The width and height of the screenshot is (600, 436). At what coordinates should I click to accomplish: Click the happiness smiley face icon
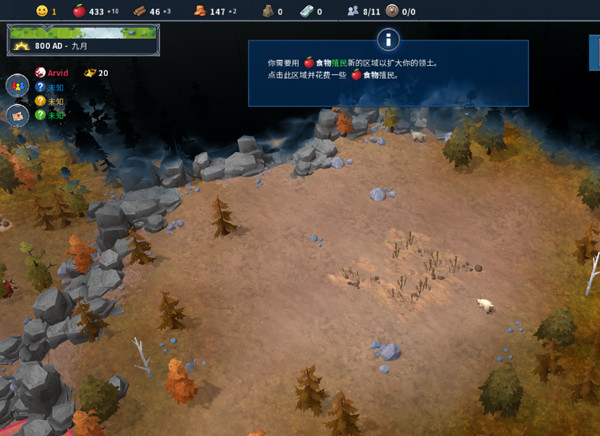click(41, 11)
